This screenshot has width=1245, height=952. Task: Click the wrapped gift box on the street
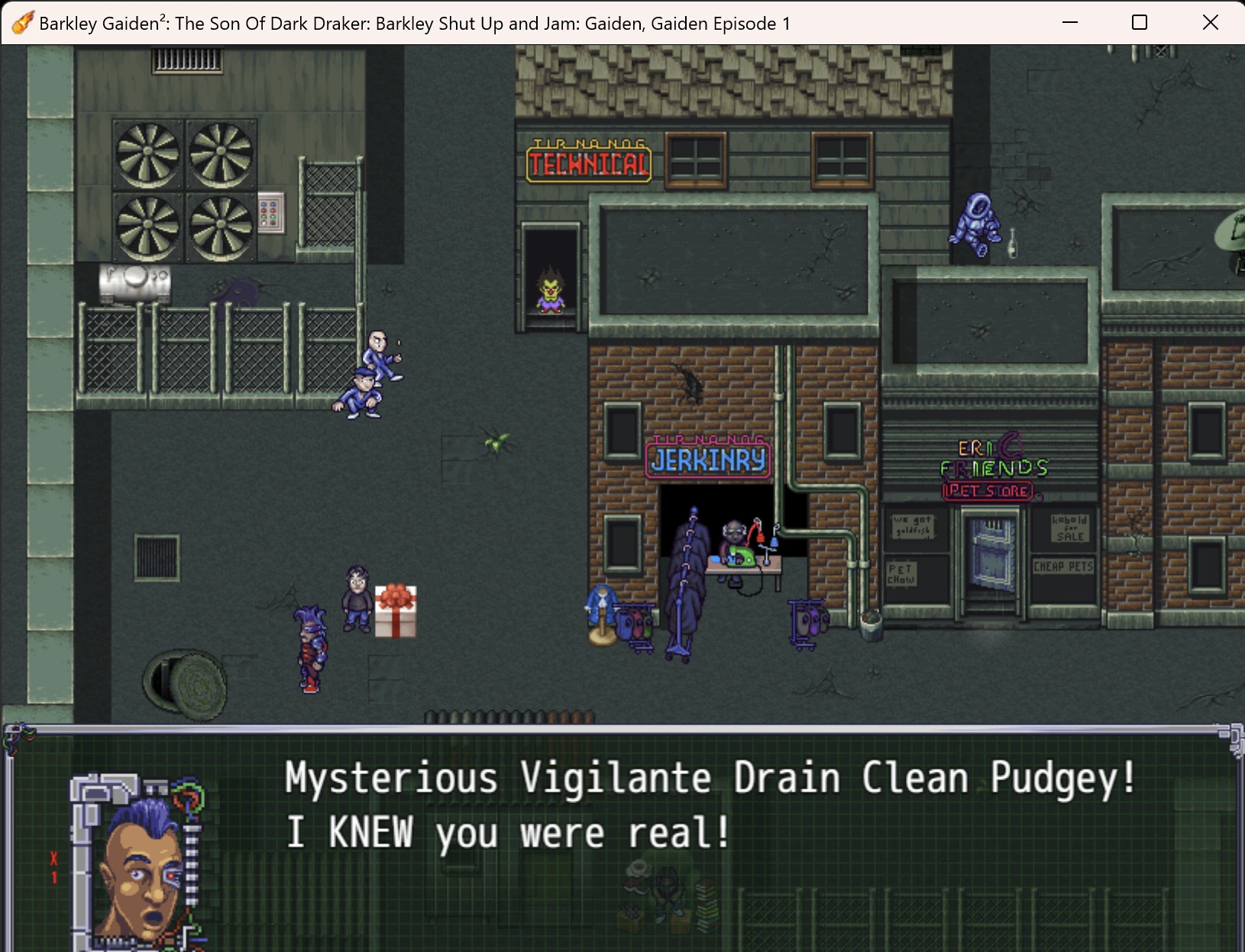[x=395, y=611]
